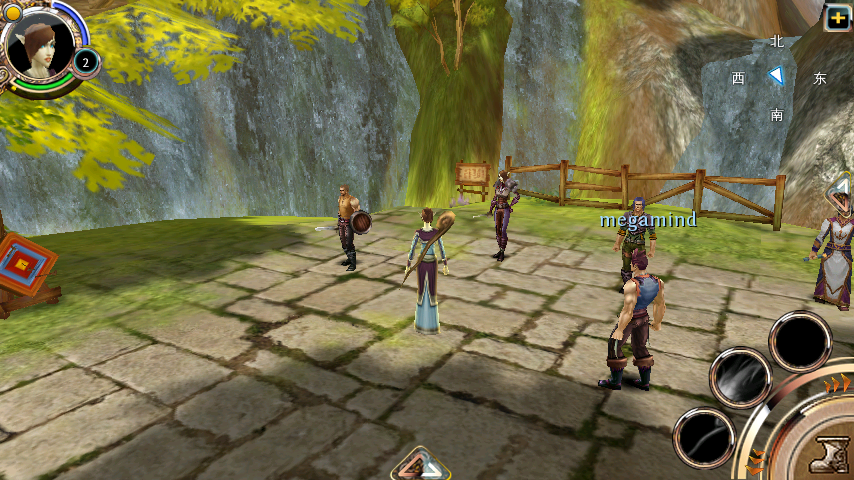Viewport: 854px width, 480px height.
Task: Click the compass direction arrow
Action: (776, 76)
